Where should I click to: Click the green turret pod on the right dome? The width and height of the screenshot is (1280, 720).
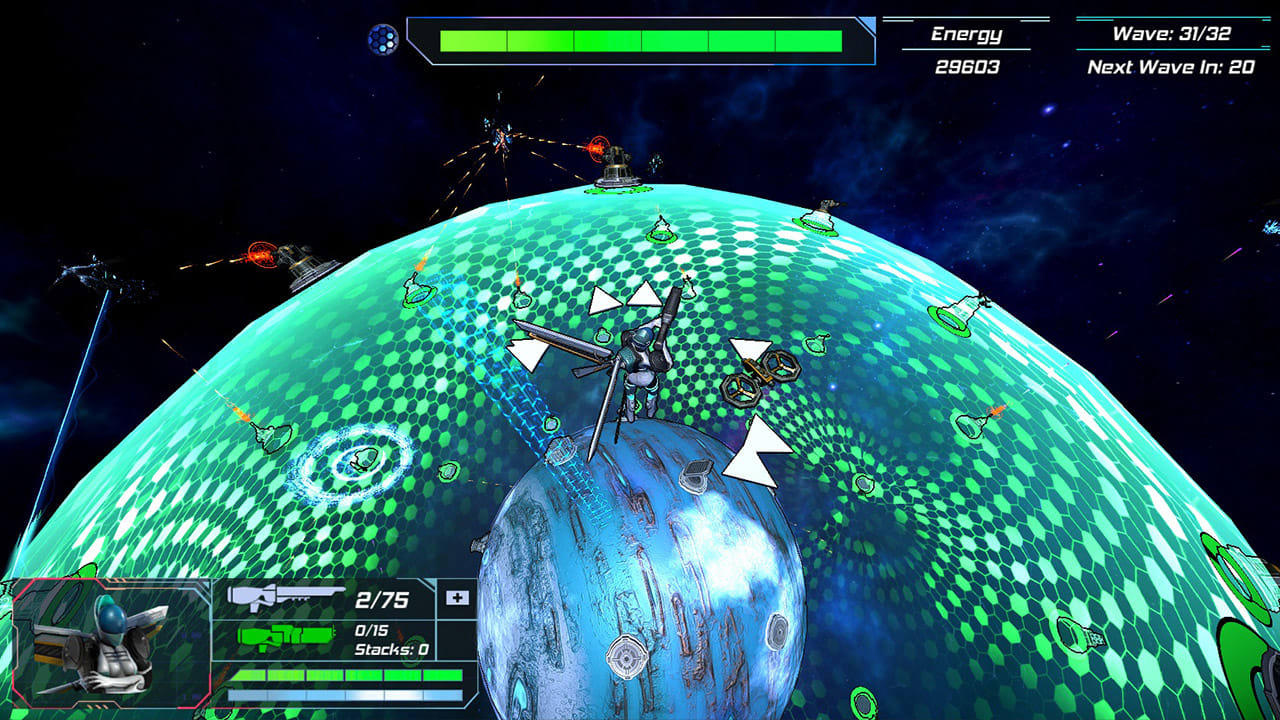[948, 316]
